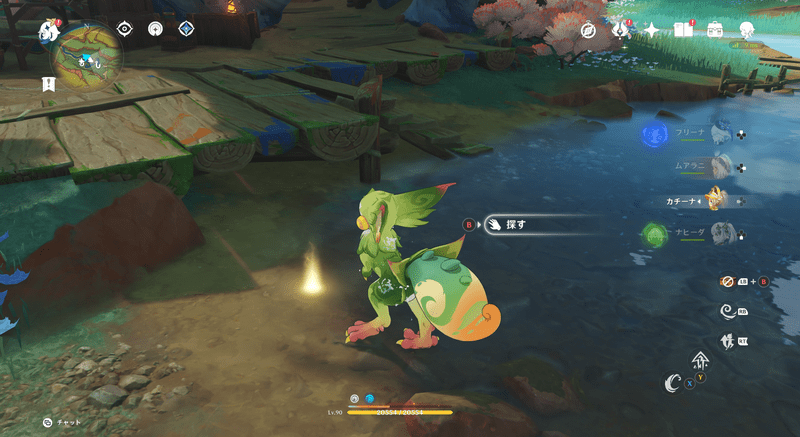Screen dimensions: 800x437
Task: Open the quest bookmark icon below Paimon
Action: coord(47,85)
